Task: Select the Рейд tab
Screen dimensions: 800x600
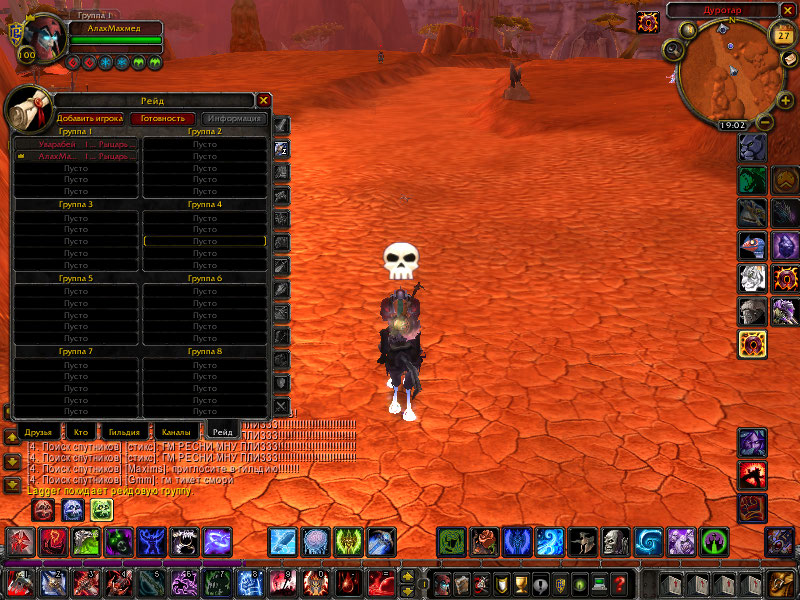Action: point(230,432)
